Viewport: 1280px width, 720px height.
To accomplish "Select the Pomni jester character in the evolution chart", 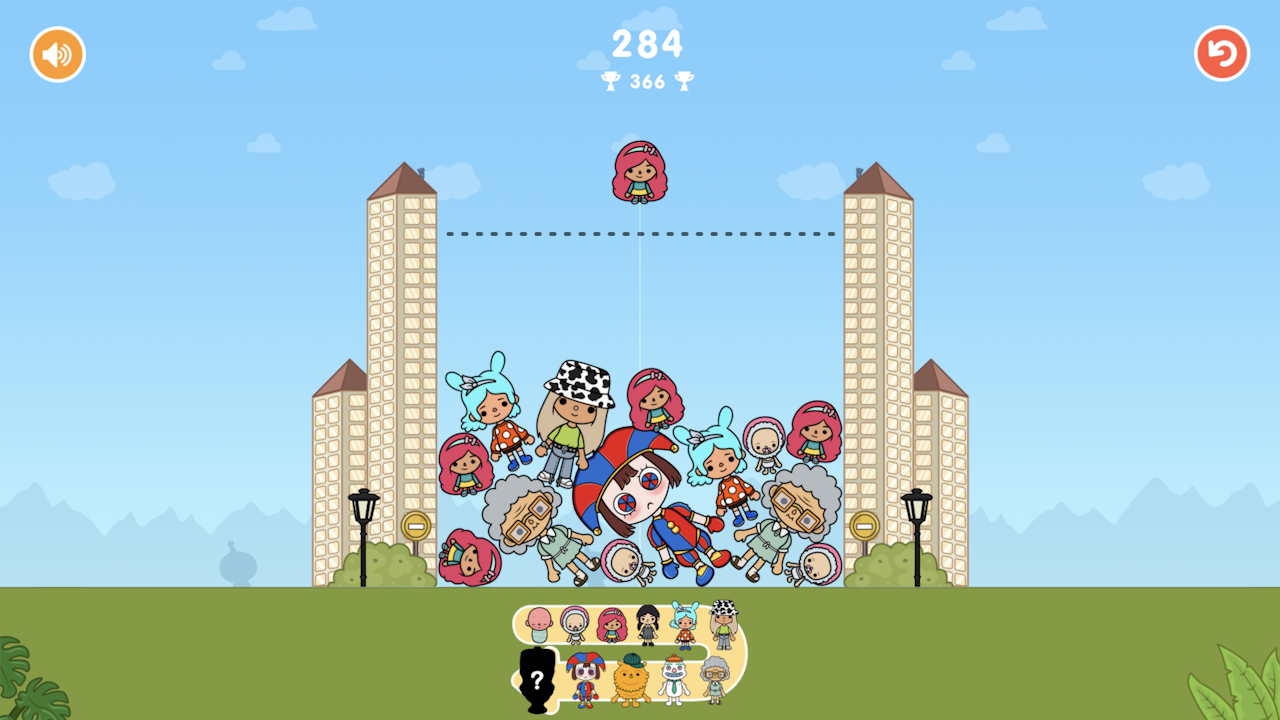I will pos(587,678).
